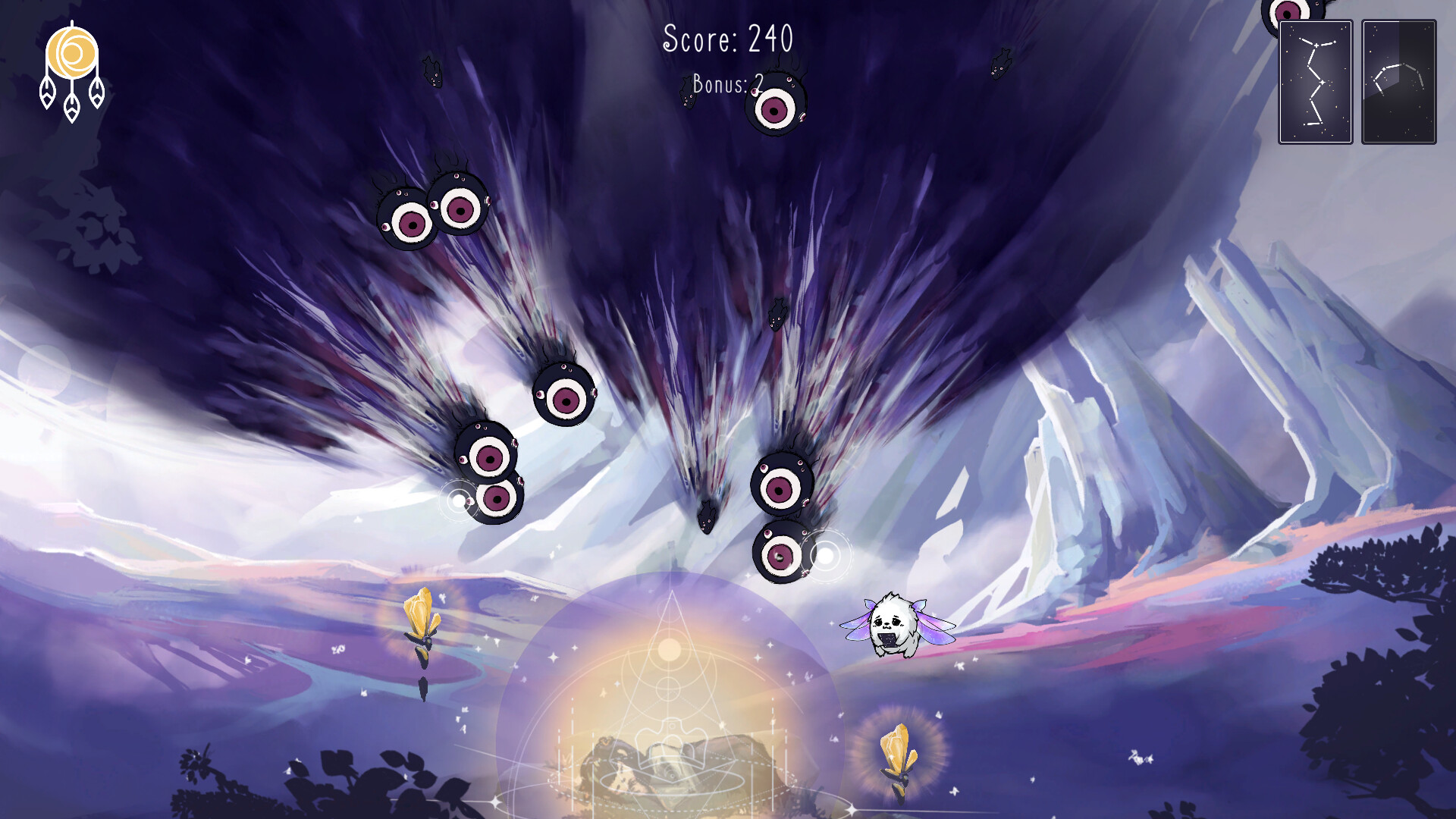Click the Score: 240 text

[728, 38]
